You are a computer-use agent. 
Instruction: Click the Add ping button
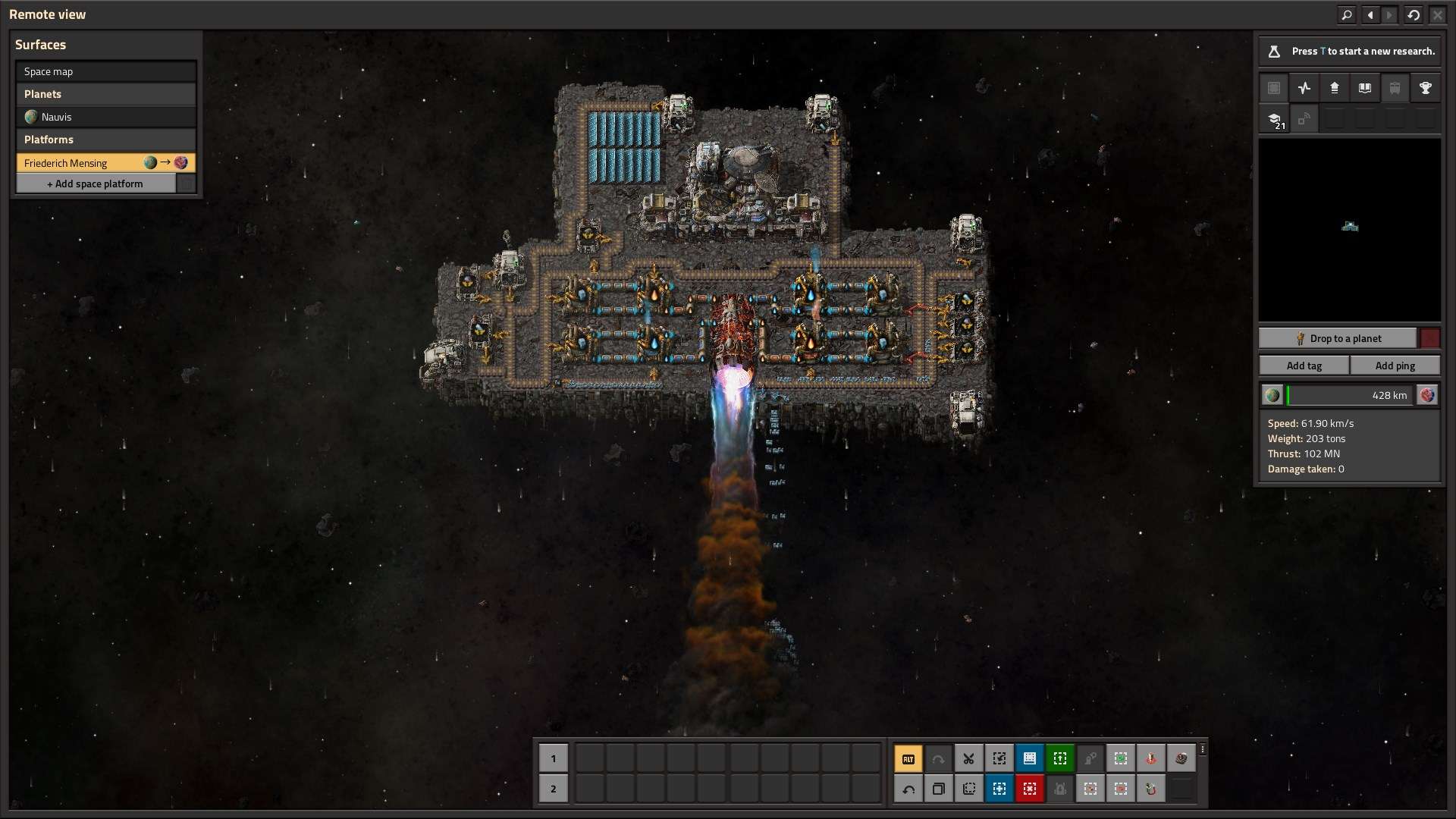coord(1395,366)
